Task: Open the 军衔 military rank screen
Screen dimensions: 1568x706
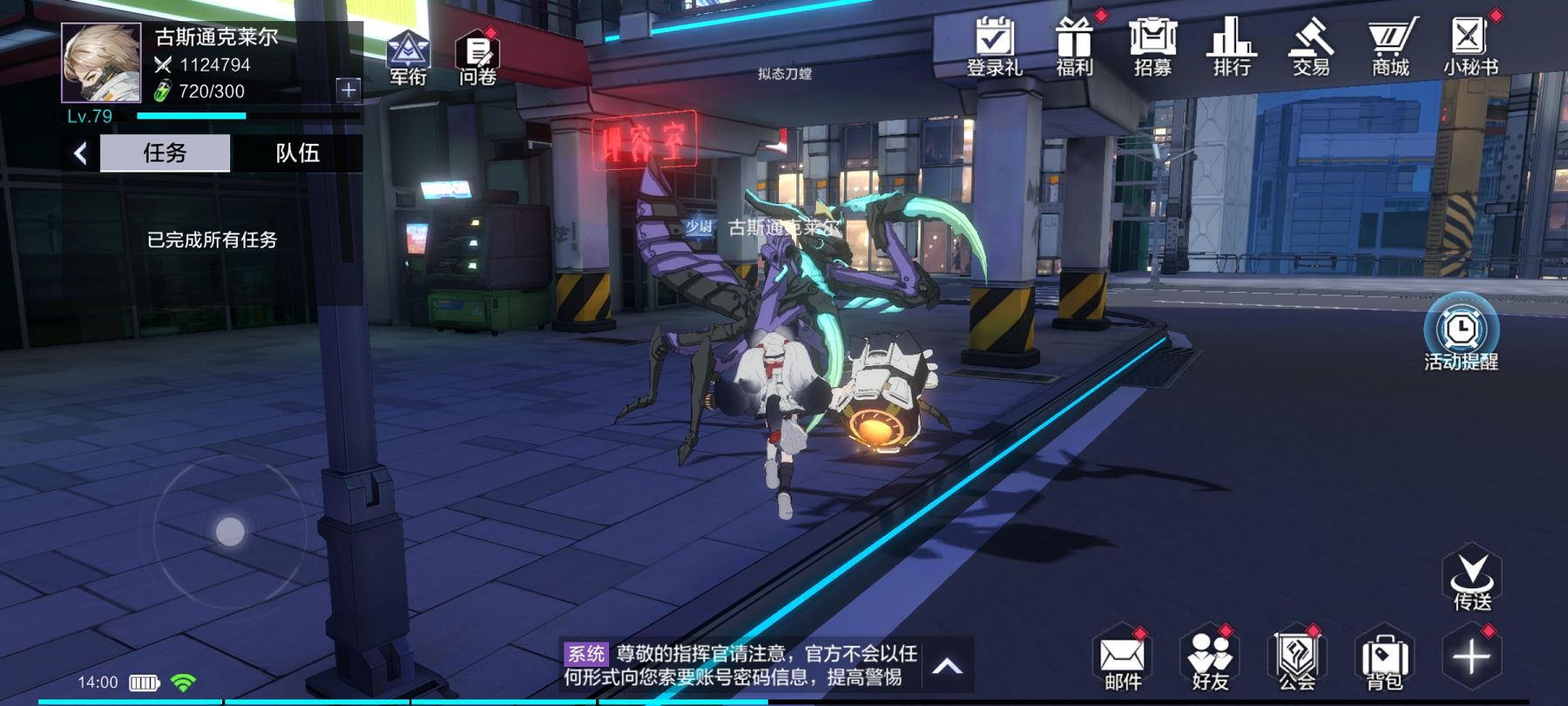Action: [x=408, y=56]
